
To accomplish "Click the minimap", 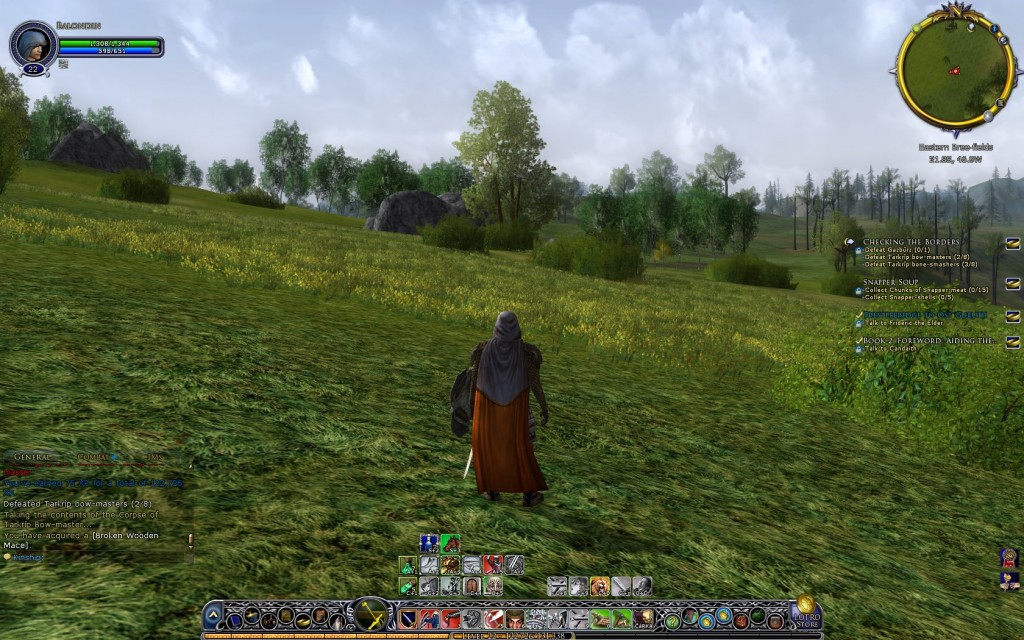I will tap(954, 69).
